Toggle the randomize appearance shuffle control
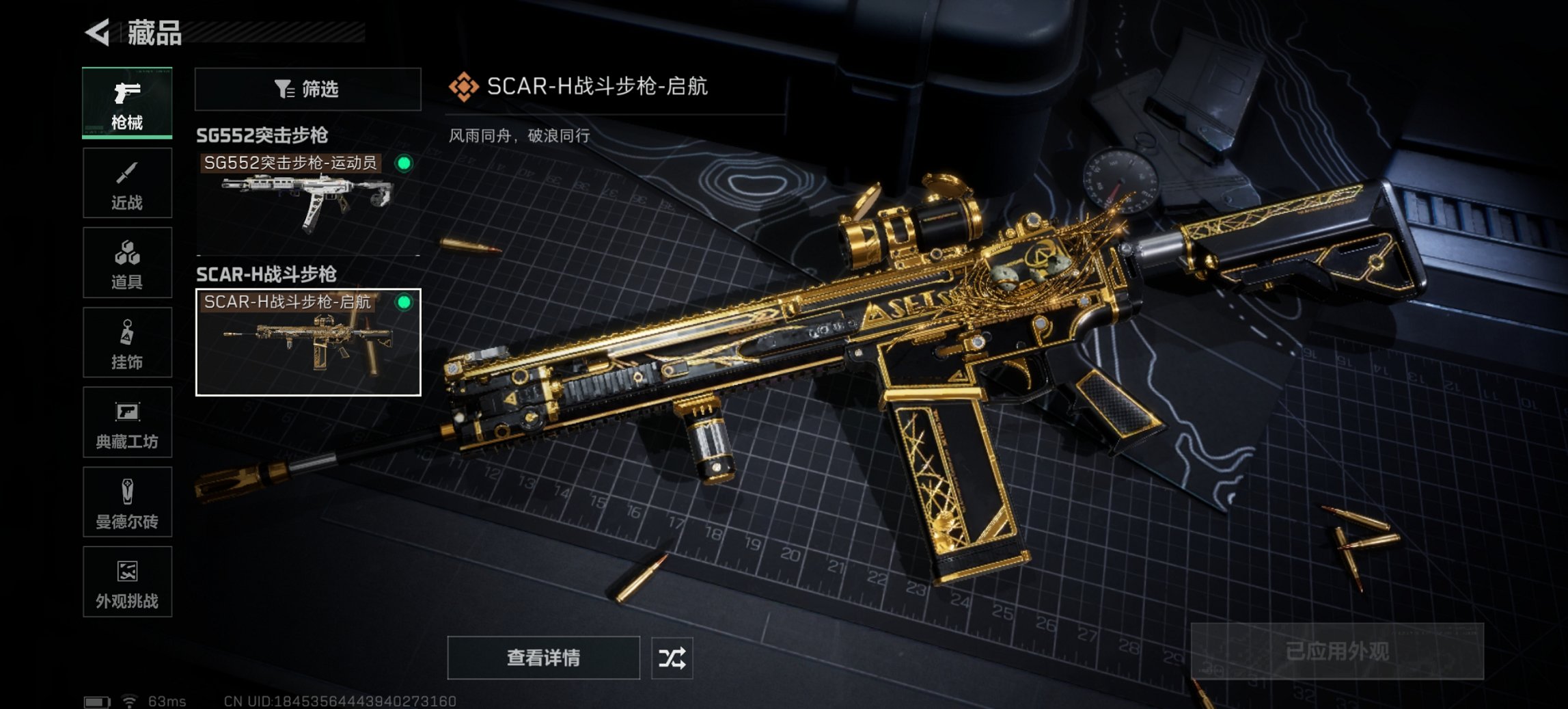The height and width of the screenshot is (709, 1568). [672, 658]
